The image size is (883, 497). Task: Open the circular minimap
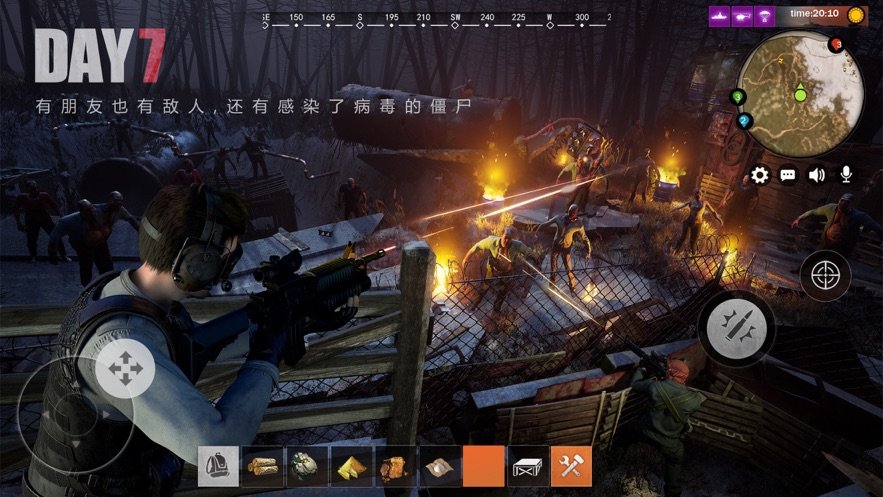pos(800,92)
